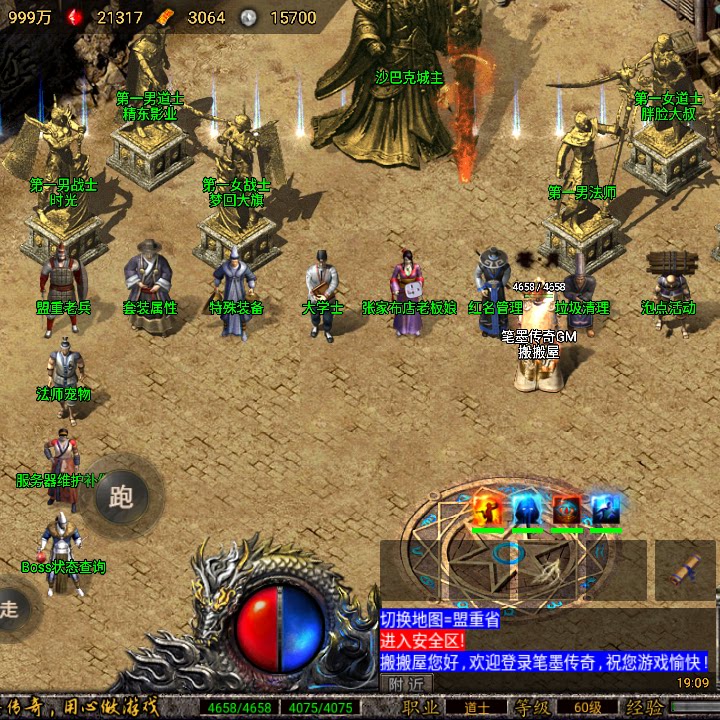Activate the red-framed skill icon
This screenshot has height=720, width=720.
(566, 509)
